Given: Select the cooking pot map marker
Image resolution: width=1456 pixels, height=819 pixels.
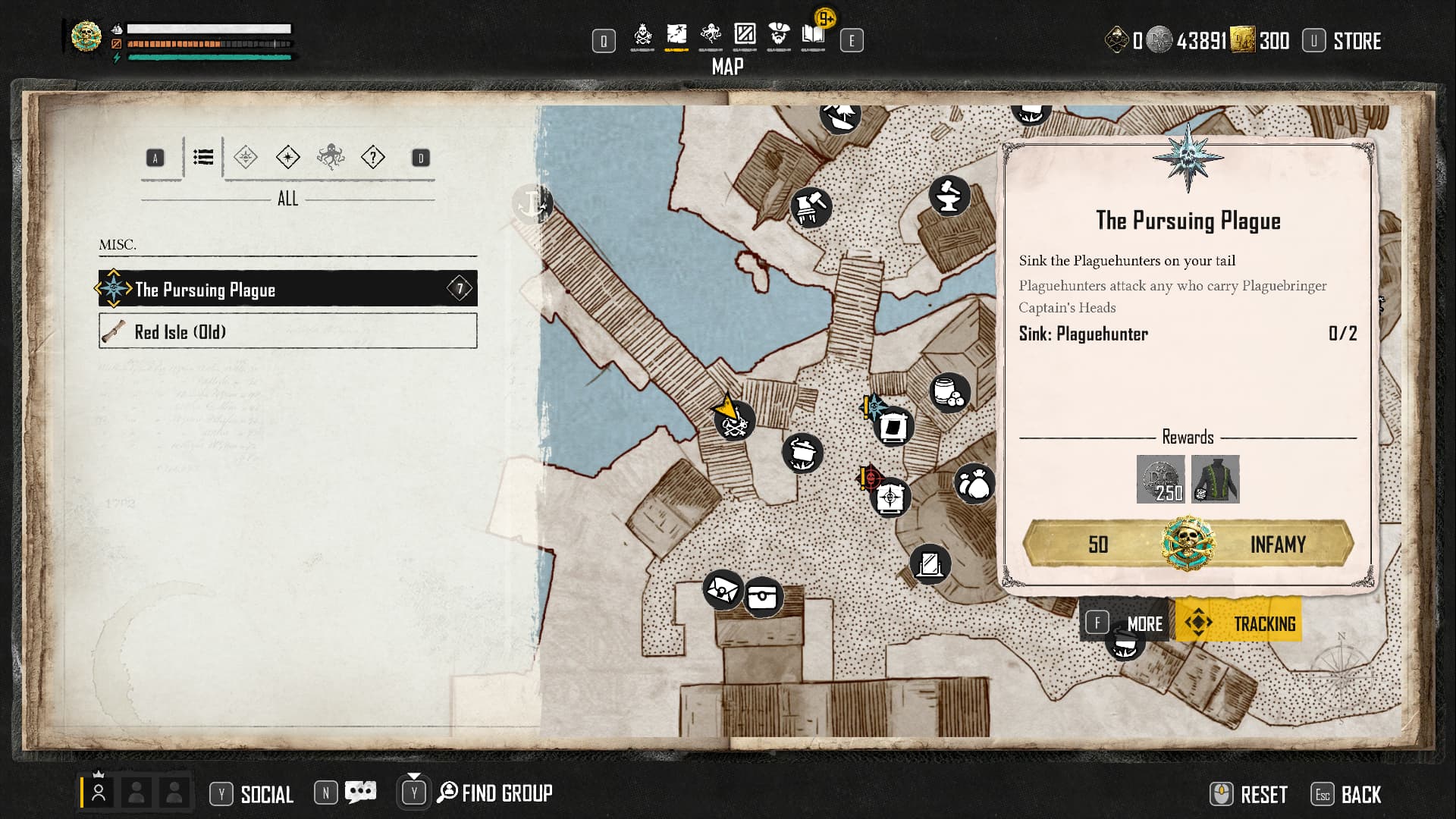Looking at the screenshot, I should [802, 453].
